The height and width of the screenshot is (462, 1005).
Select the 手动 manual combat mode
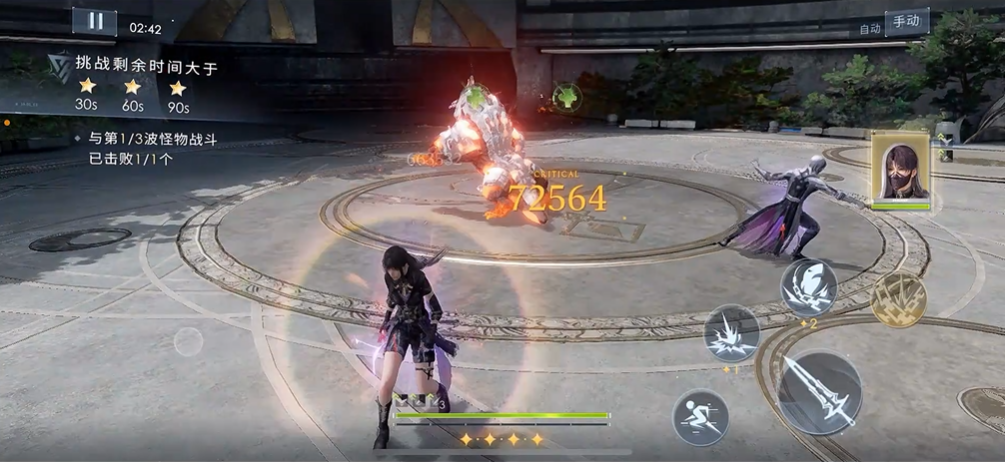(906, 22)
